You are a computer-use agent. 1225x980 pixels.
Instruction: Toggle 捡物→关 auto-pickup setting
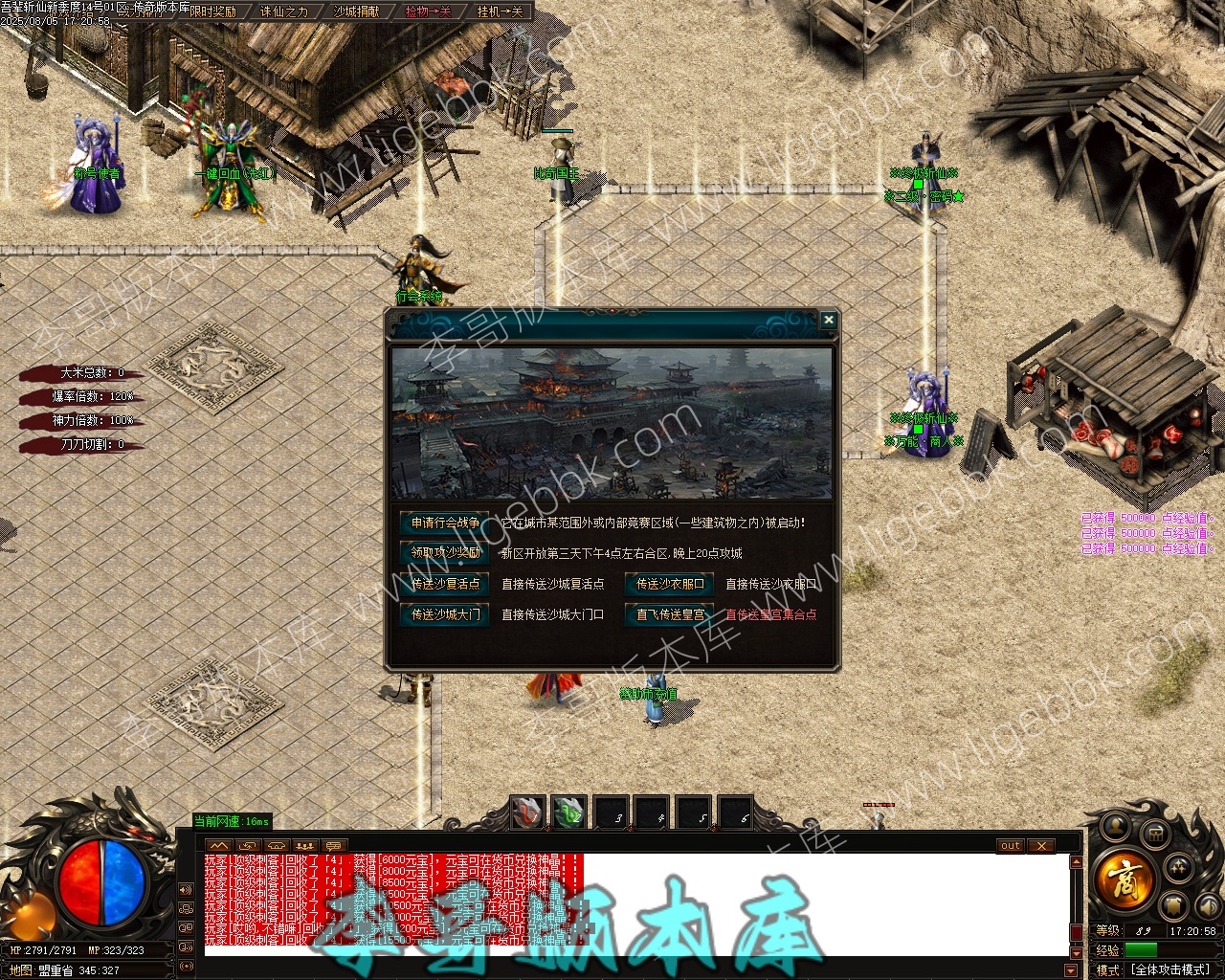coord(428,11)
